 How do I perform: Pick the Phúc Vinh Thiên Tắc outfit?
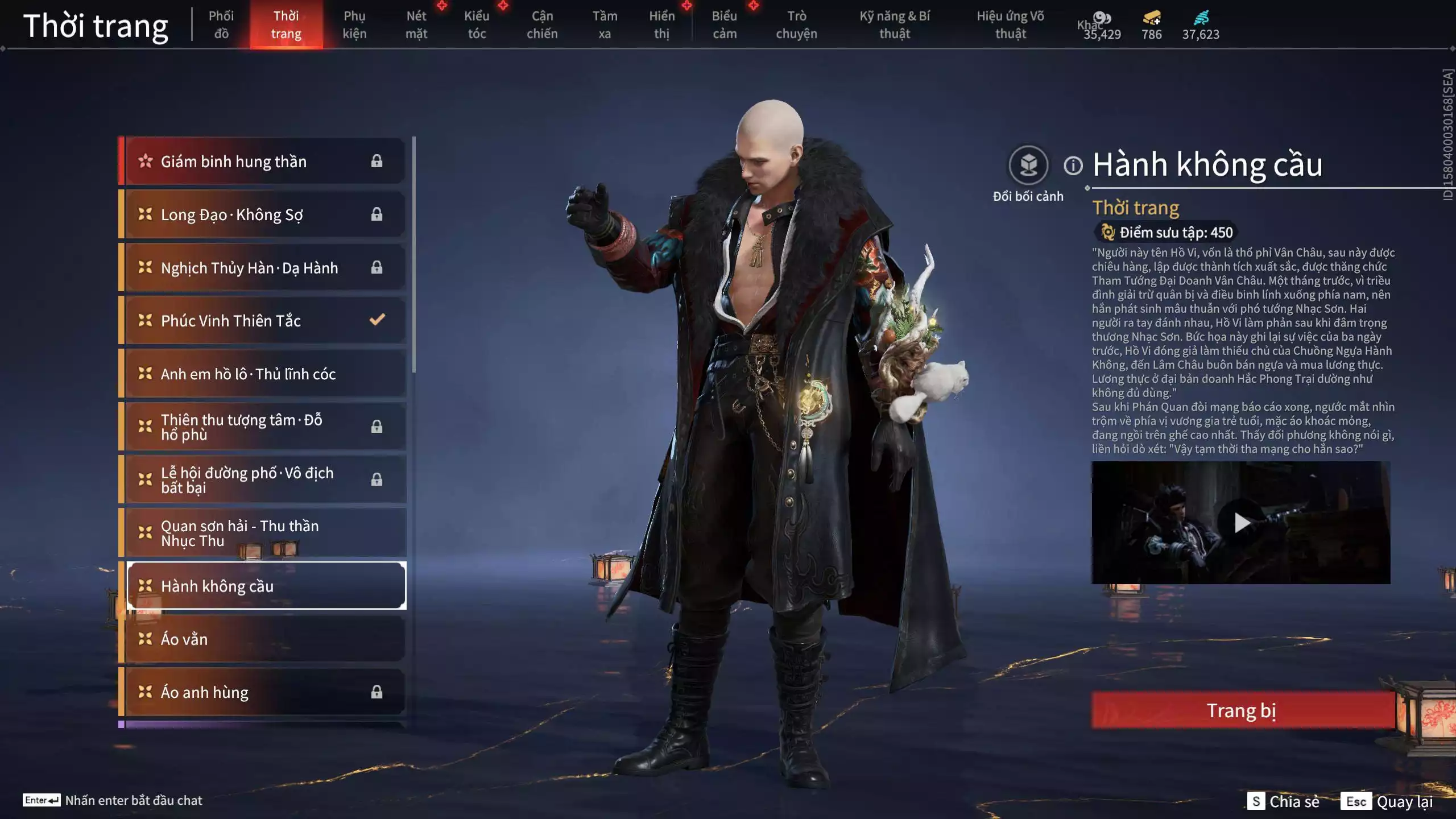click(x=264, y=321)
